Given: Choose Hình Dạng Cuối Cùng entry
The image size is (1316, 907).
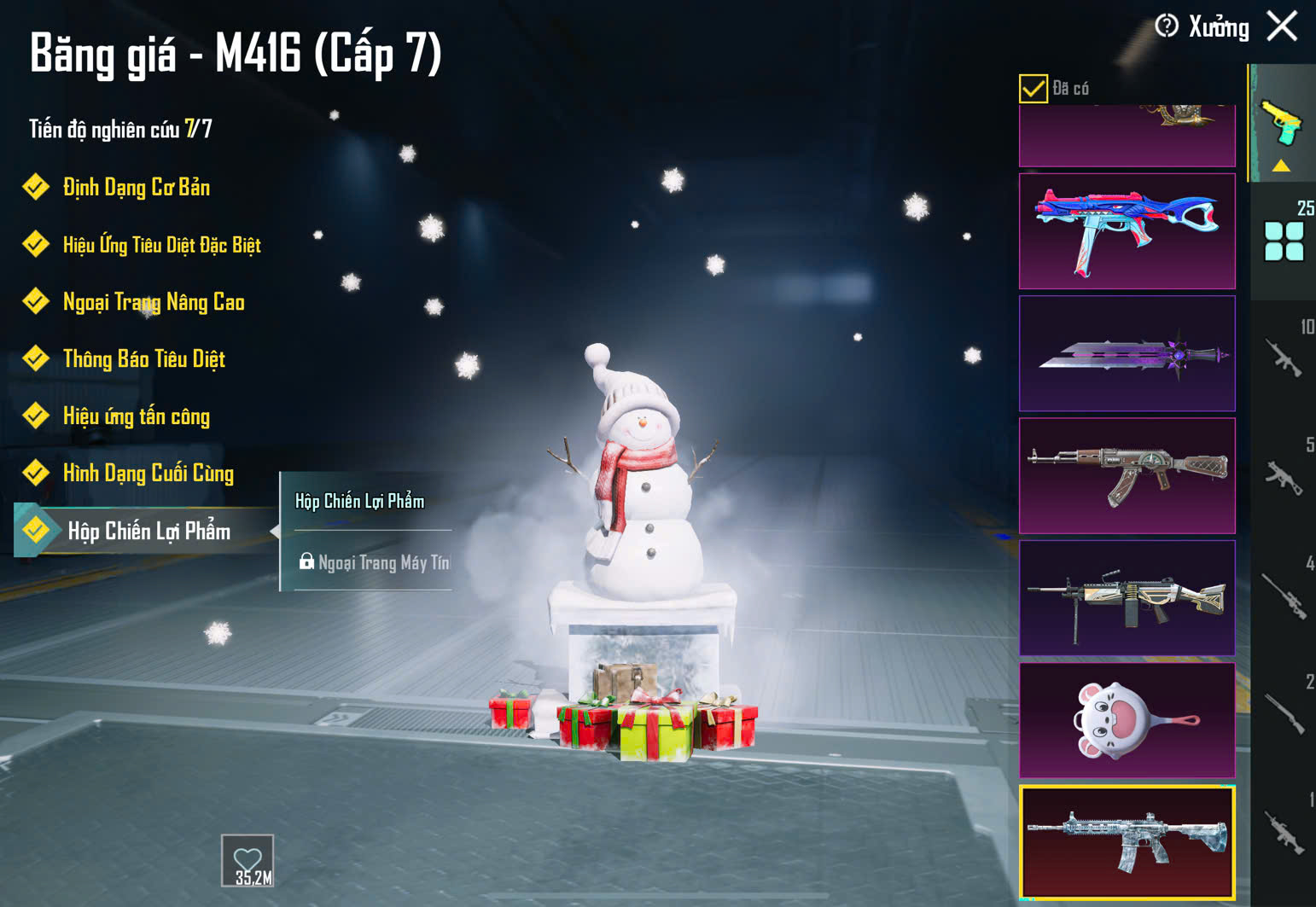Looking at the screenshot, I should point(148,474).
